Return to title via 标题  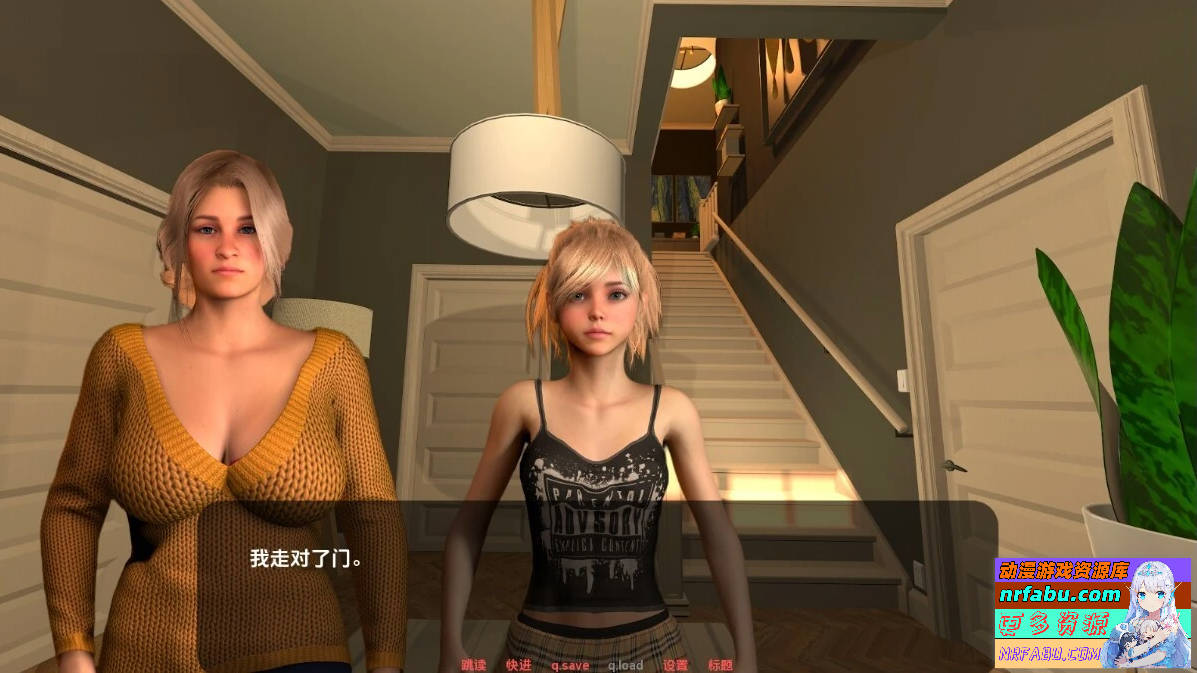pyautogui.click(x=720, y=665)
